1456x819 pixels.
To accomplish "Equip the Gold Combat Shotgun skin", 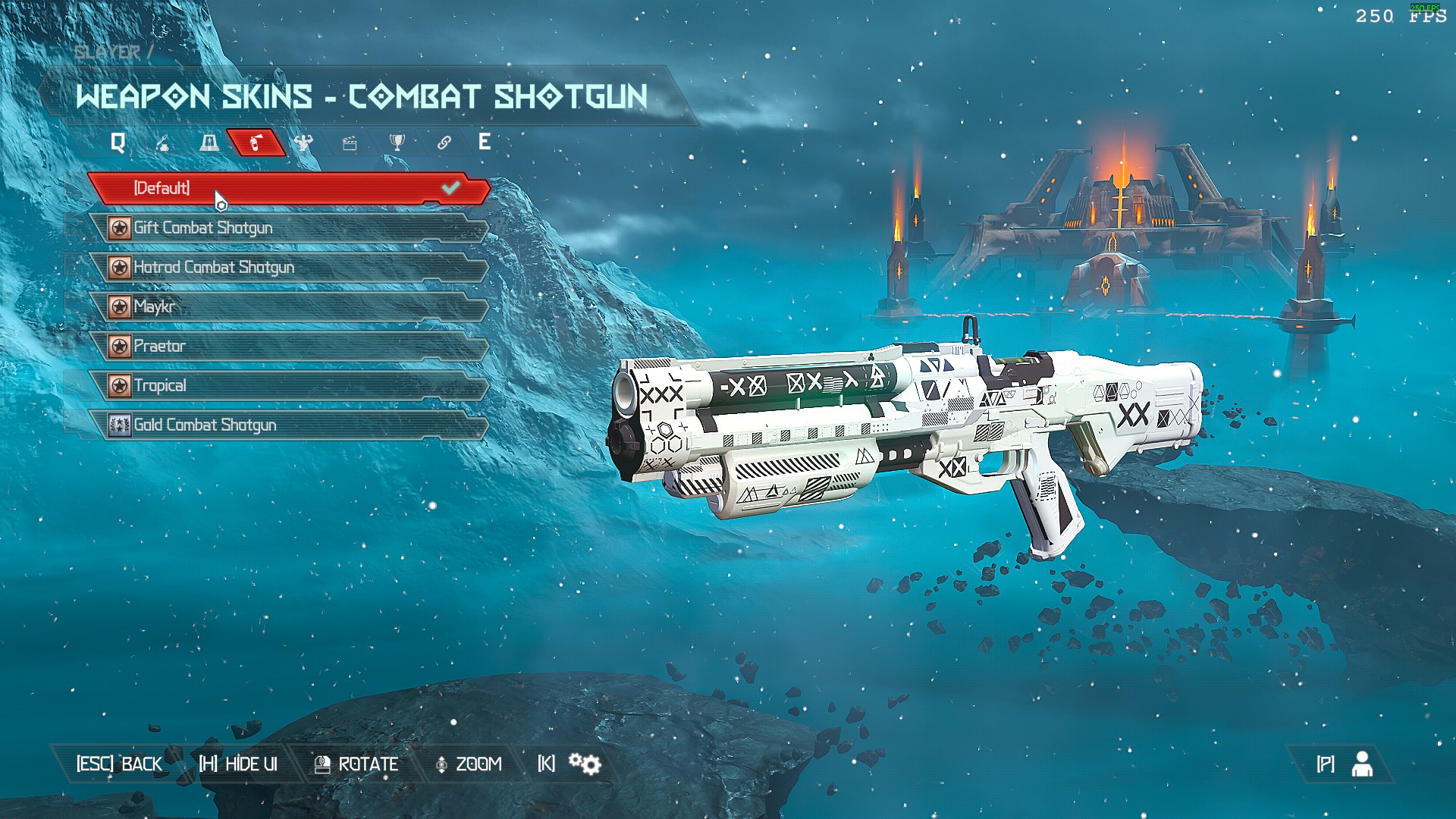I will point(288,425).
